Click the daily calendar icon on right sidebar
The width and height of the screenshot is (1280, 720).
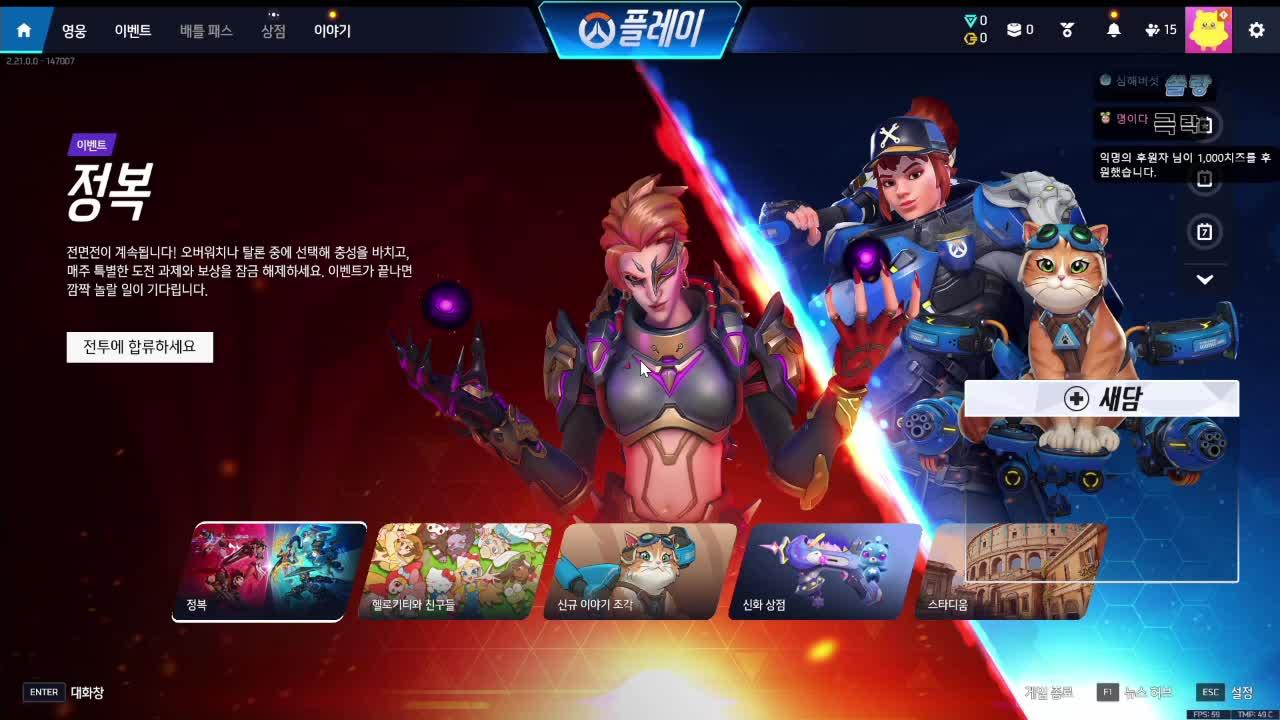click(1205, 179)
